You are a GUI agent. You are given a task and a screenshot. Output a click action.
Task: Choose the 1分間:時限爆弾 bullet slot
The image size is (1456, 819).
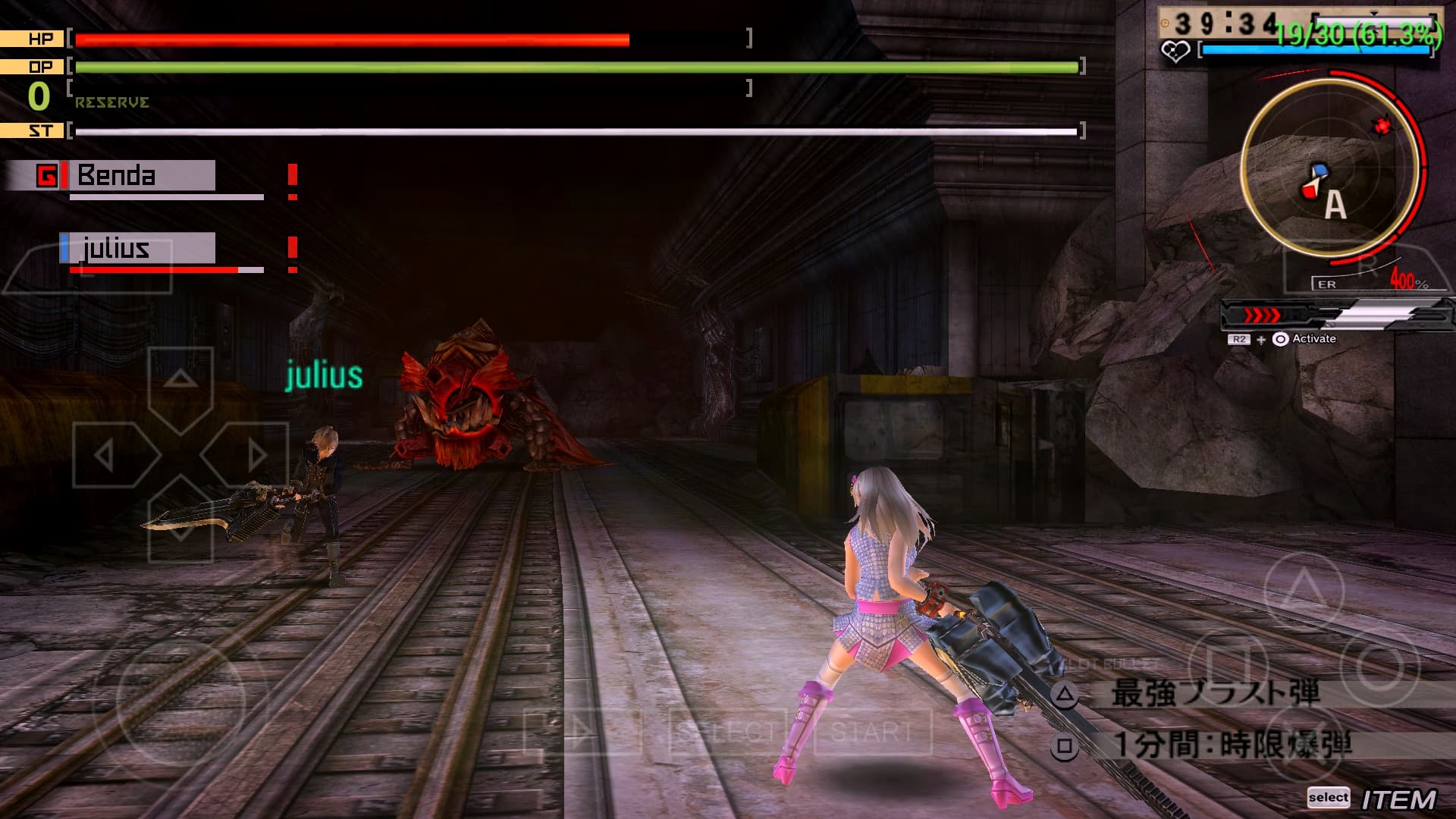[x=1232, y=745]
